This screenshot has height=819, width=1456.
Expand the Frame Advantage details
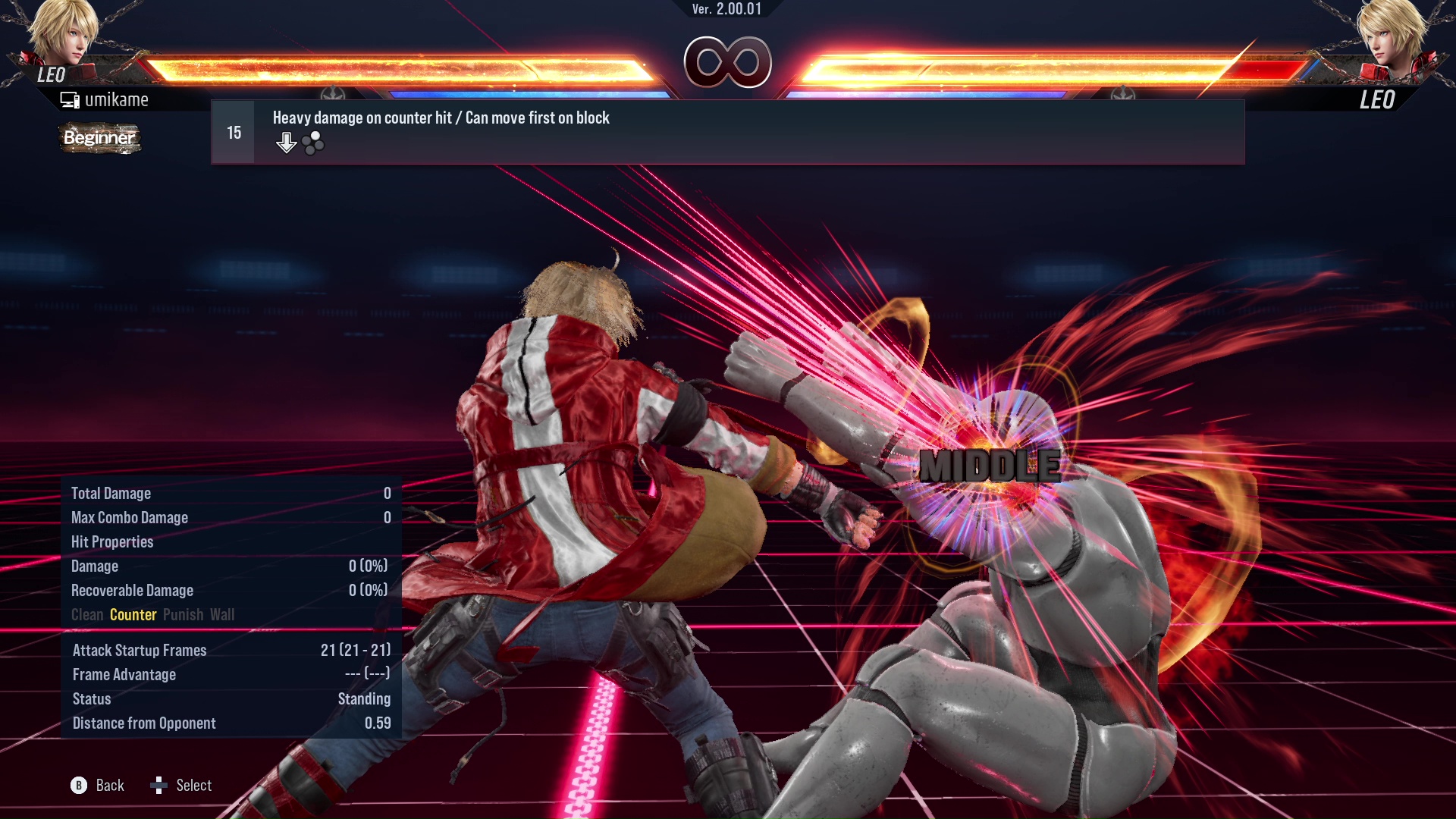click(x=124, y=674)
